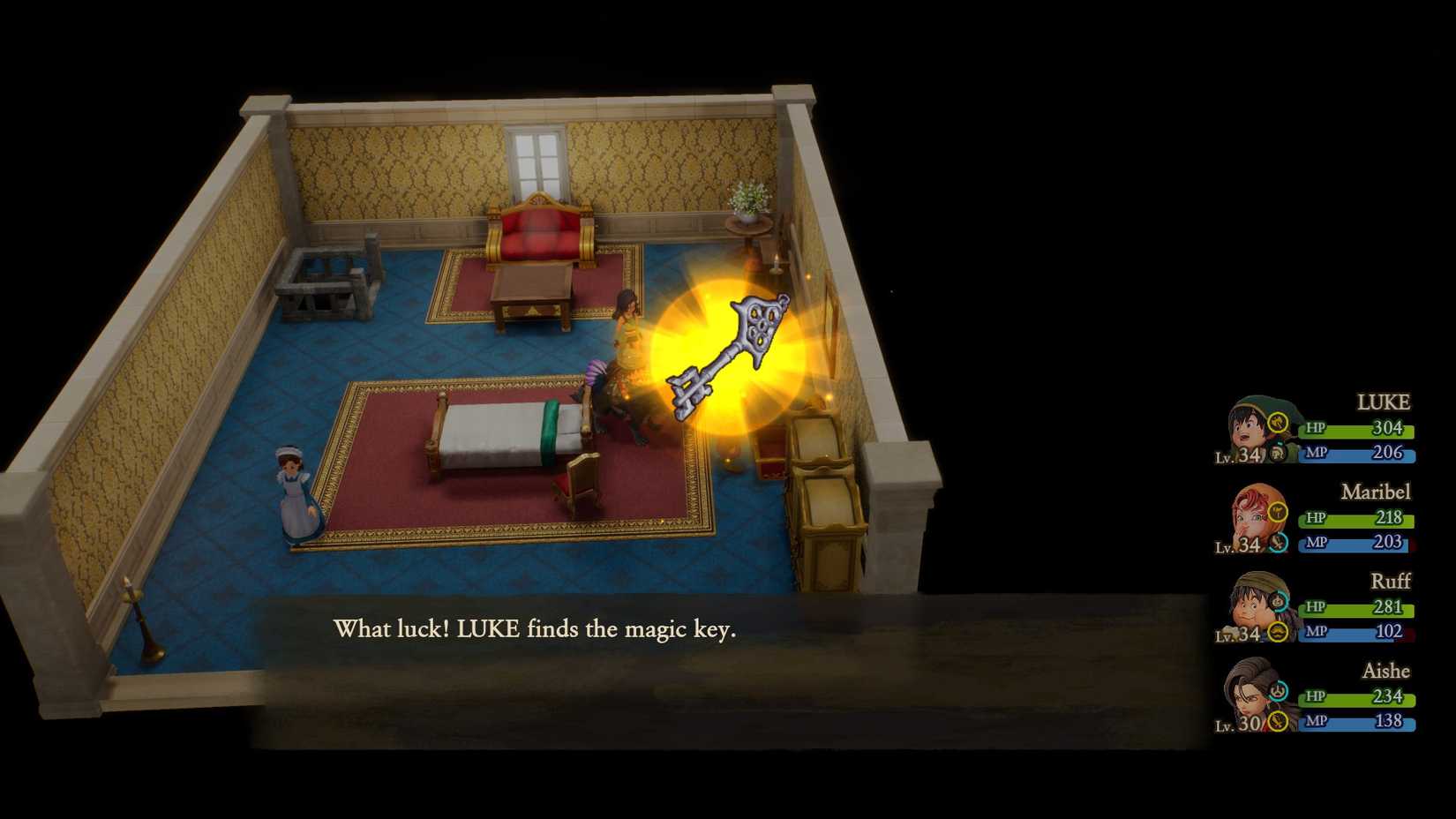Click Aishe's HP value 234
The height and width of the screenshot is (819, 1456).
(1387, 695)
